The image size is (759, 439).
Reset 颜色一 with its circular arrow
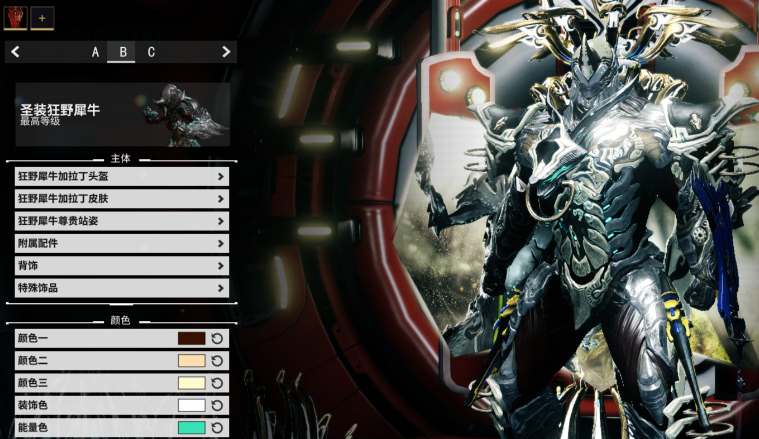(217, 339)
